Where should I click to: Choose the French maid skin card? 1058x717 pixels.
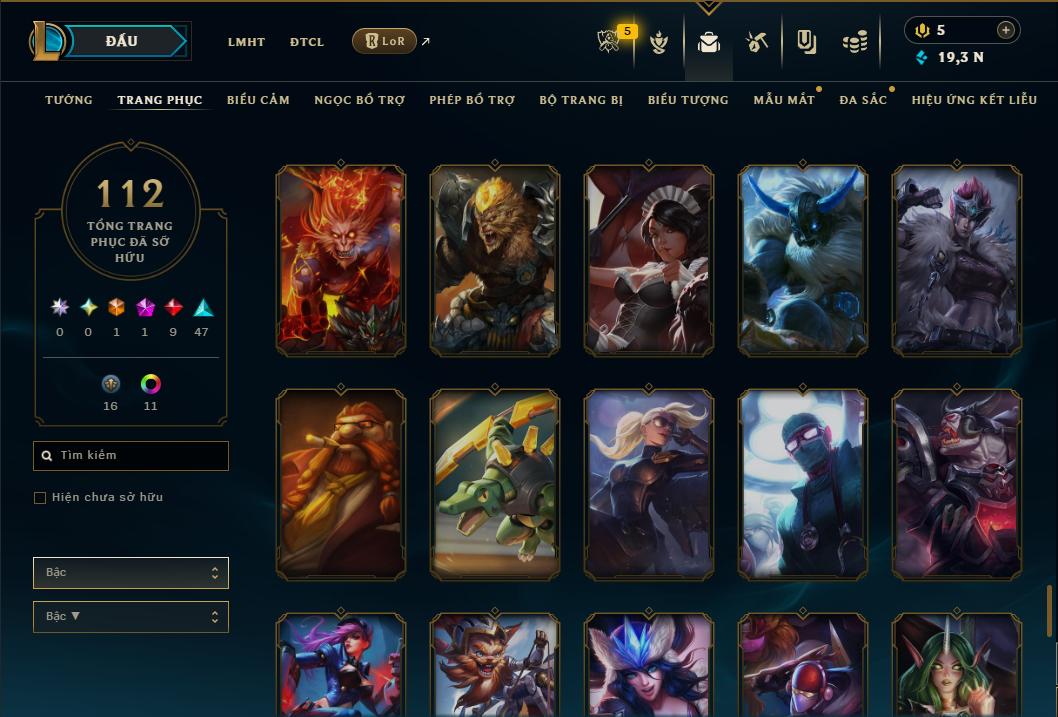pyautogui.click(x=649, y=260)
